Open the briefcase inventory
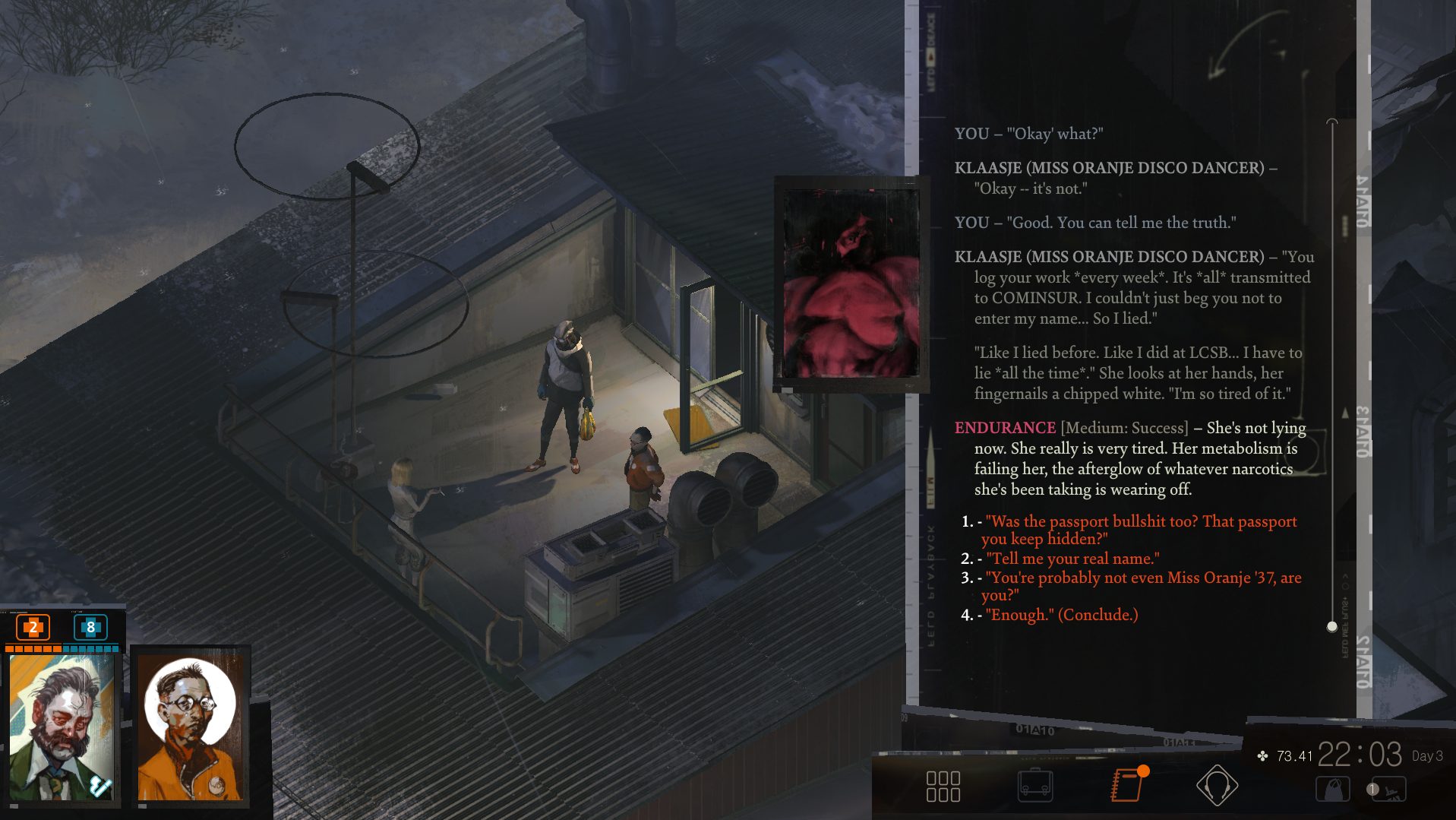The image size is (1456, 820). click(1034, 787)
